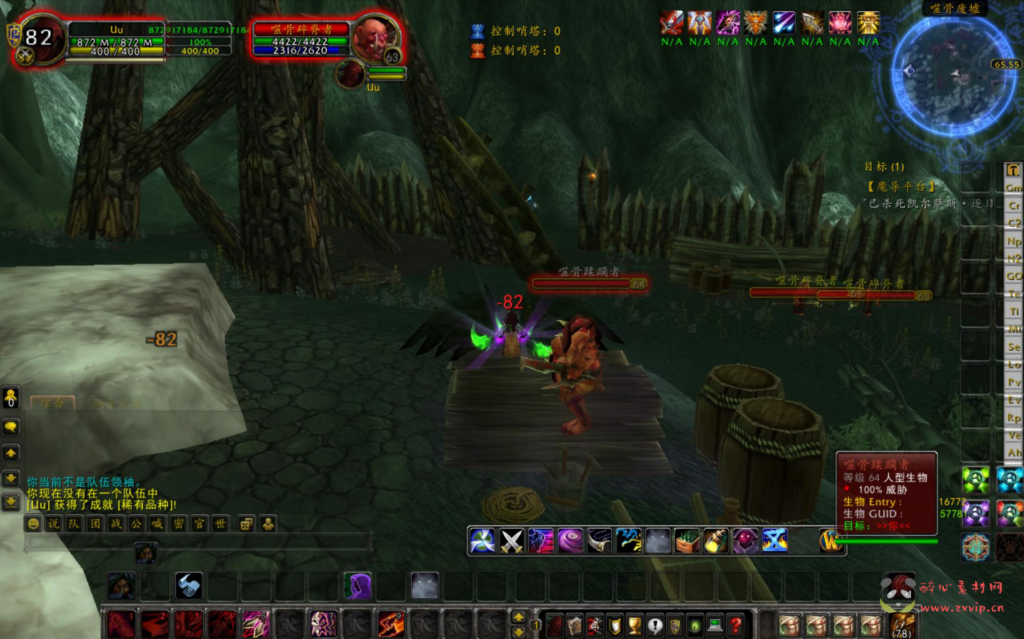The height and width of the screenshot is (639, 1024).
Task: Use the purple swirl spell icon
Action: click(x=570, y=541)
